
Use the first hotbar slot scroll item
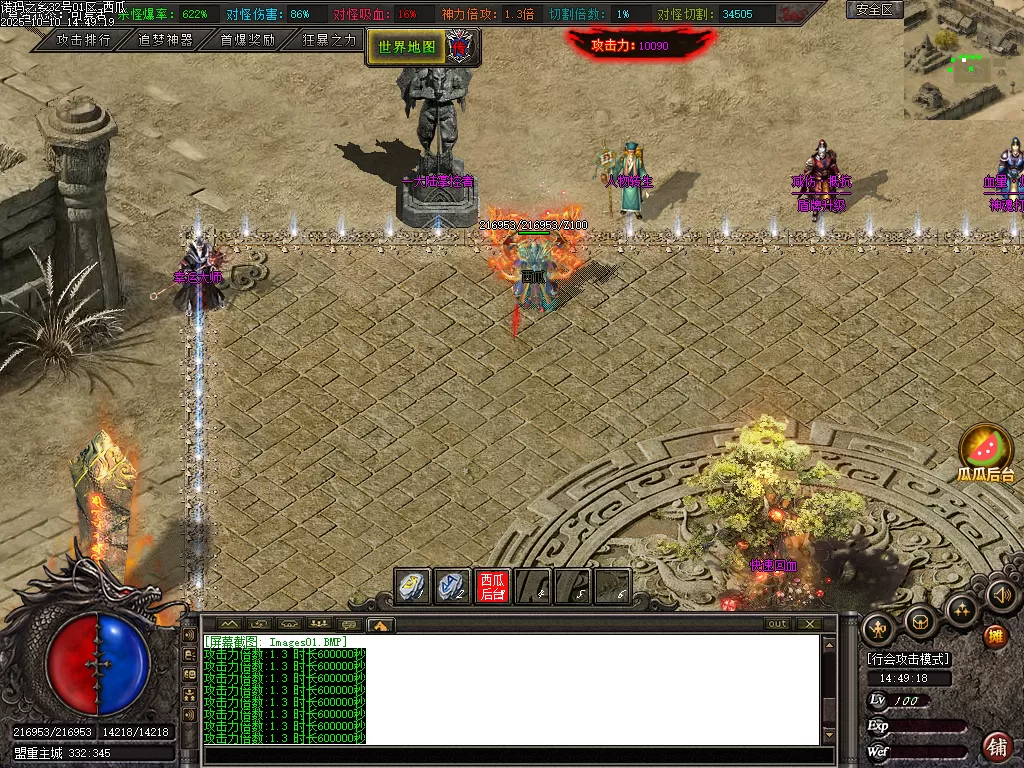(413, 586)
